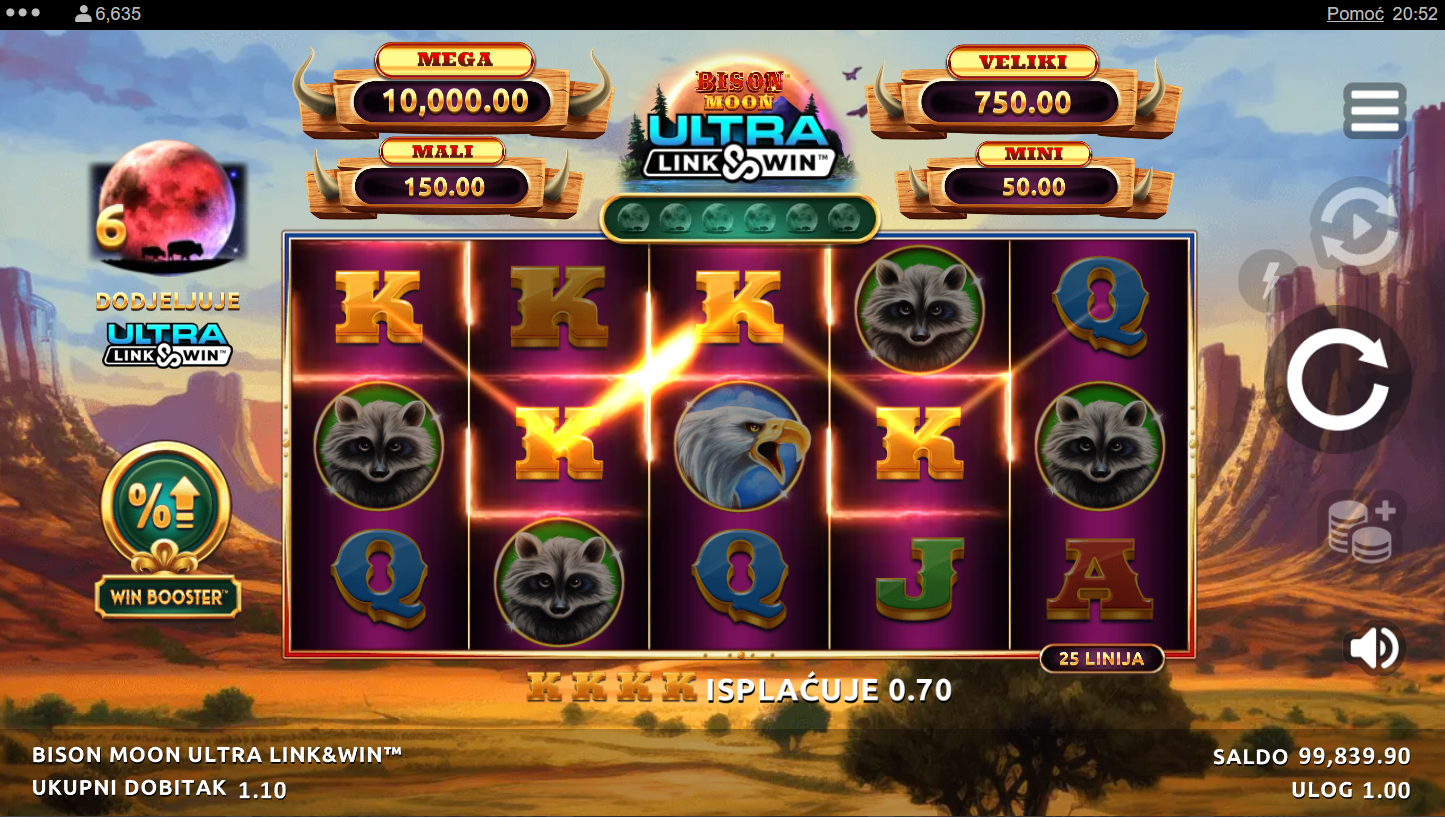Viewport: 1445px width, 817px height.
Task: Adjust the bet with the coin stack icon
Action: (x=1361, y=530)
